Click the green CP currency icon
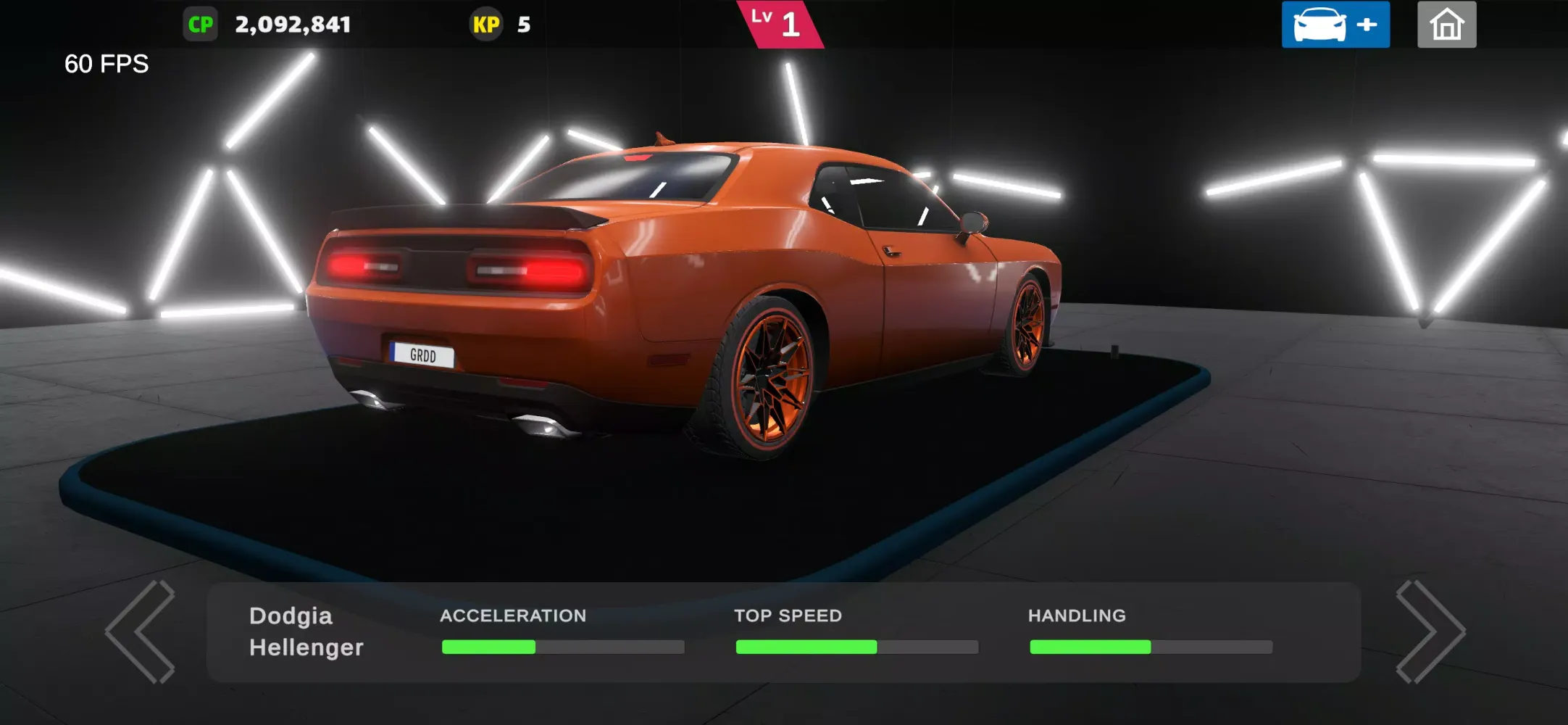 tap(201, 24)
